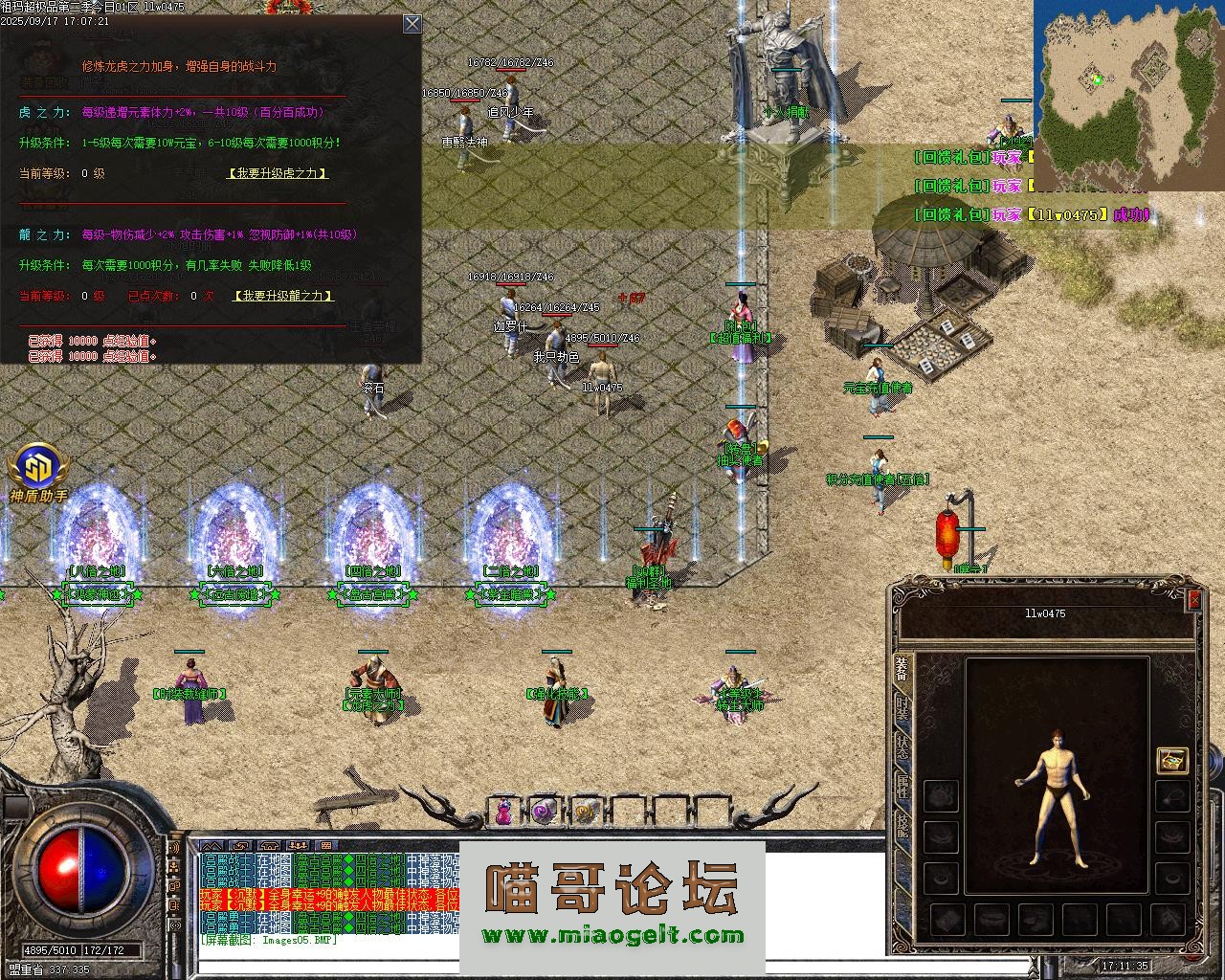Close the dragon-tiger power dialog
The height and width of the screenshot is (980, 1225).
coord(412,24)
